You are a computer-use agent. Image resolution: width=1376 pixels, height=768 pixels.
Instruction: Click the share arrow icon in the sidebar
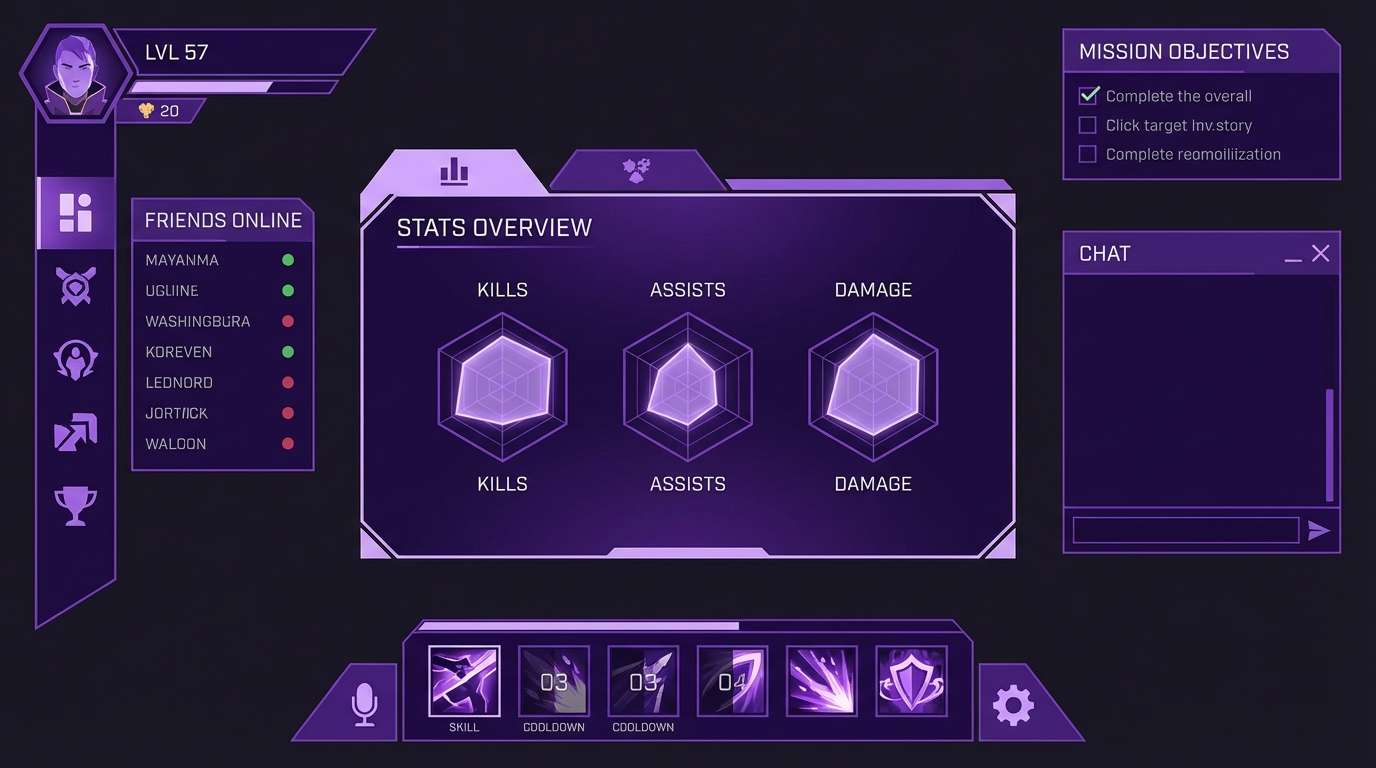point(75,430)
